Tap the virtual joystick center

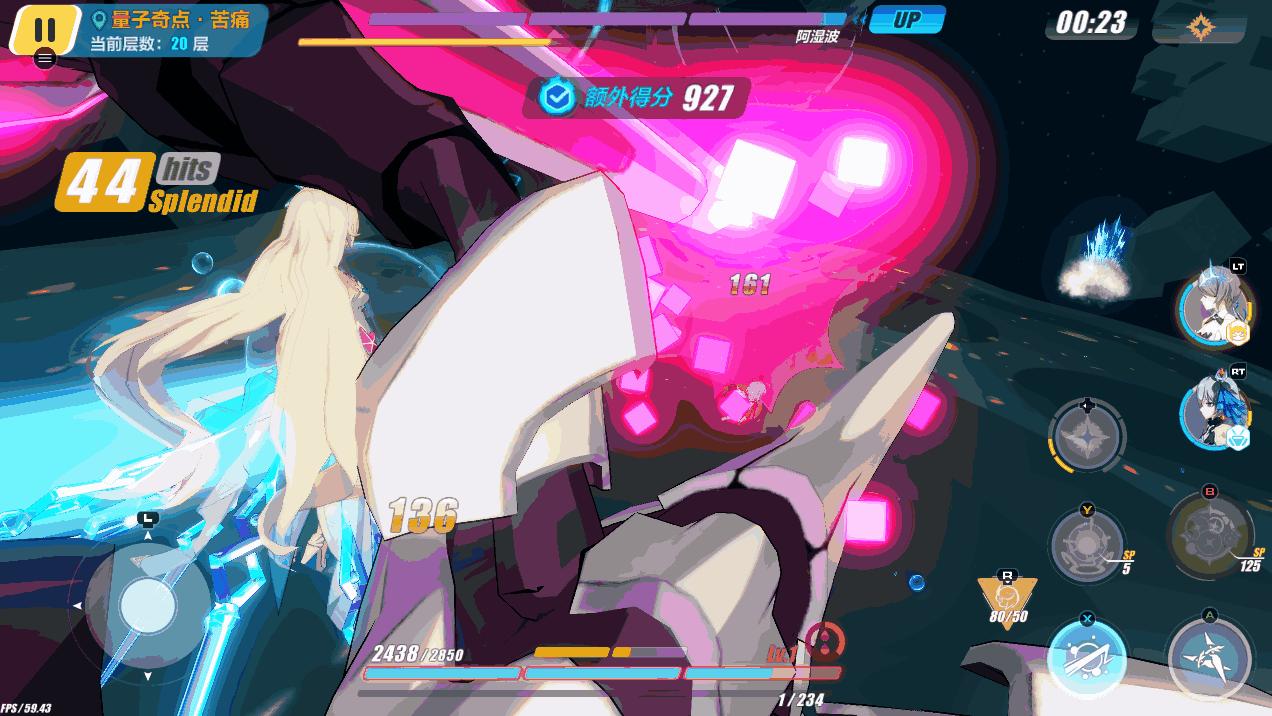tap(148, 604)
